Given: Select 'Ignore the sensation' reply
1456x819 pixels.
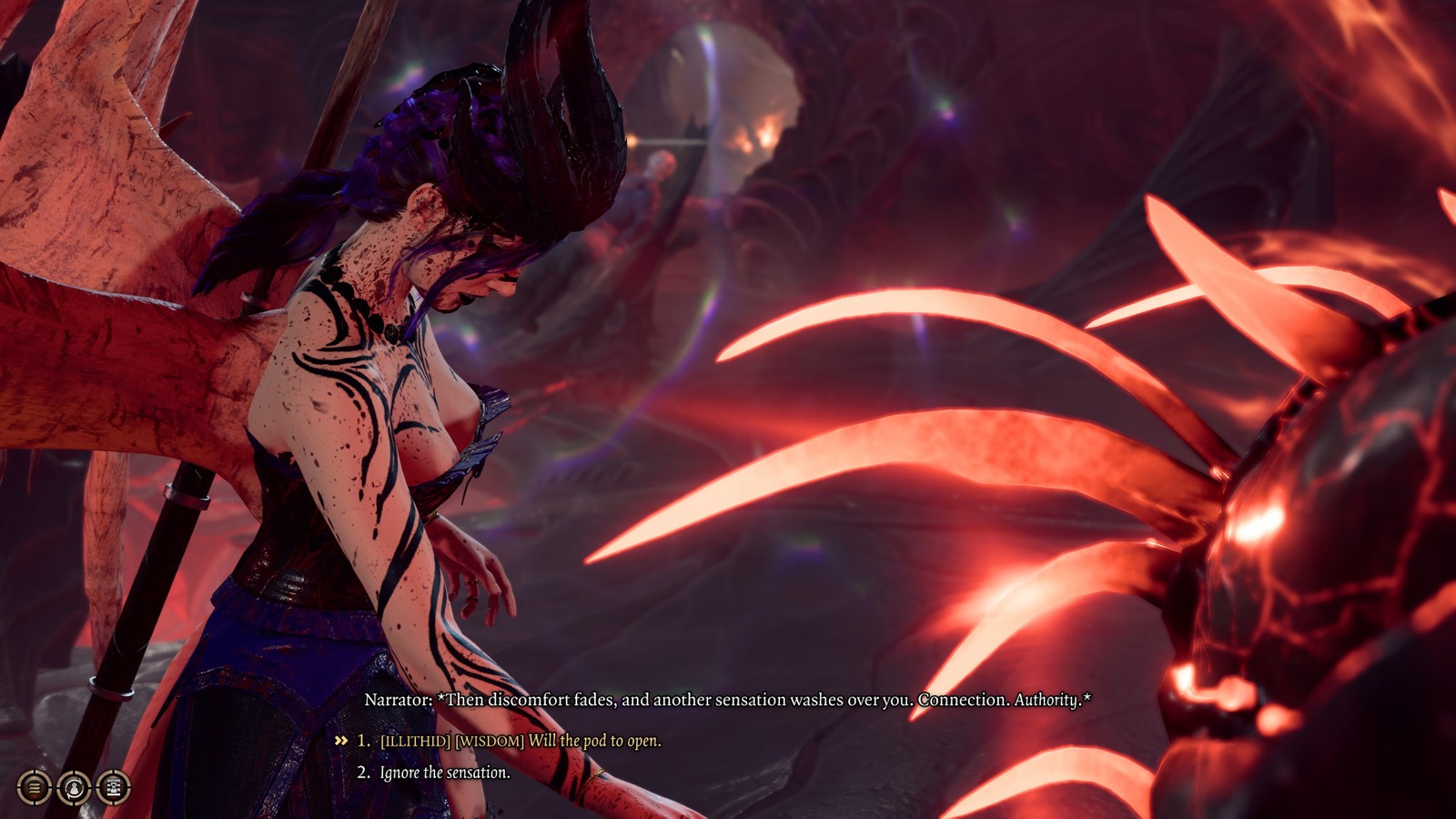Looking at the screenshot, I should click(444, 773).
